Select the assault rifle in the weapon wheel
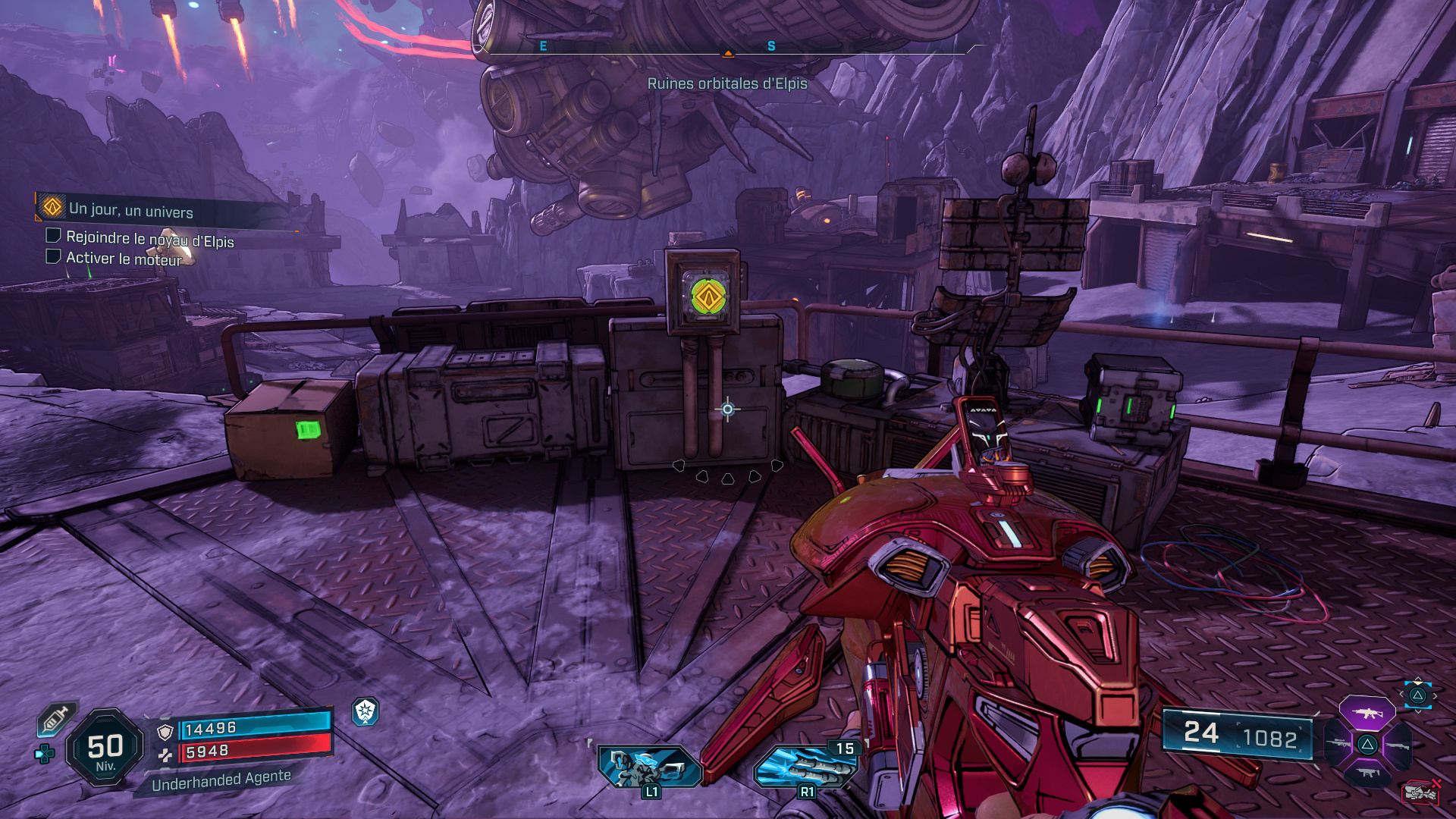The image size is (1456, 819). coord(1368,714)
